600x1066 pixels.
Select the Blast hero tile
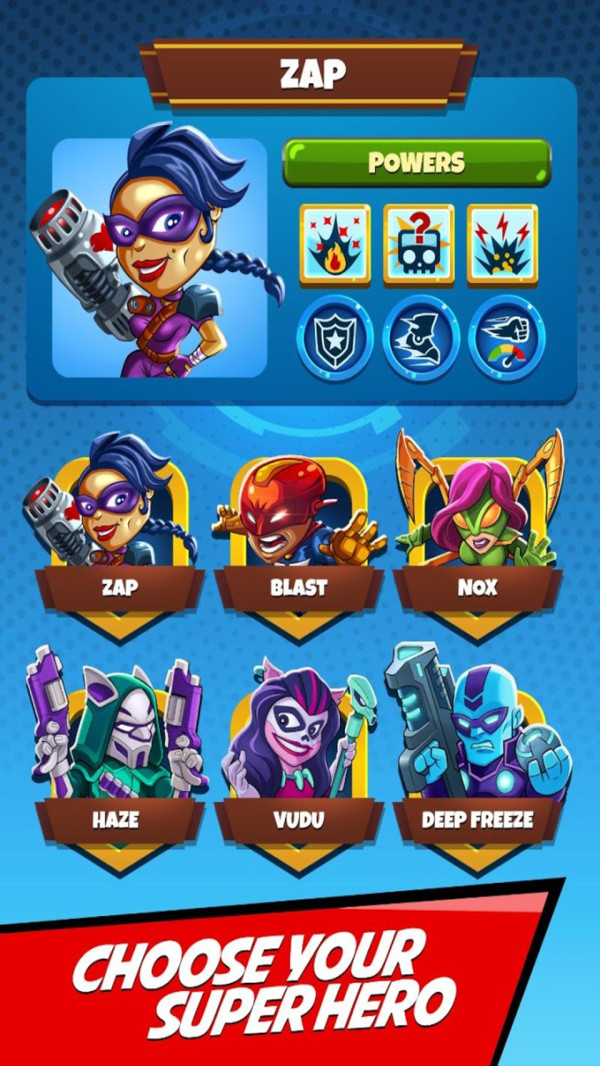[298, 530]
